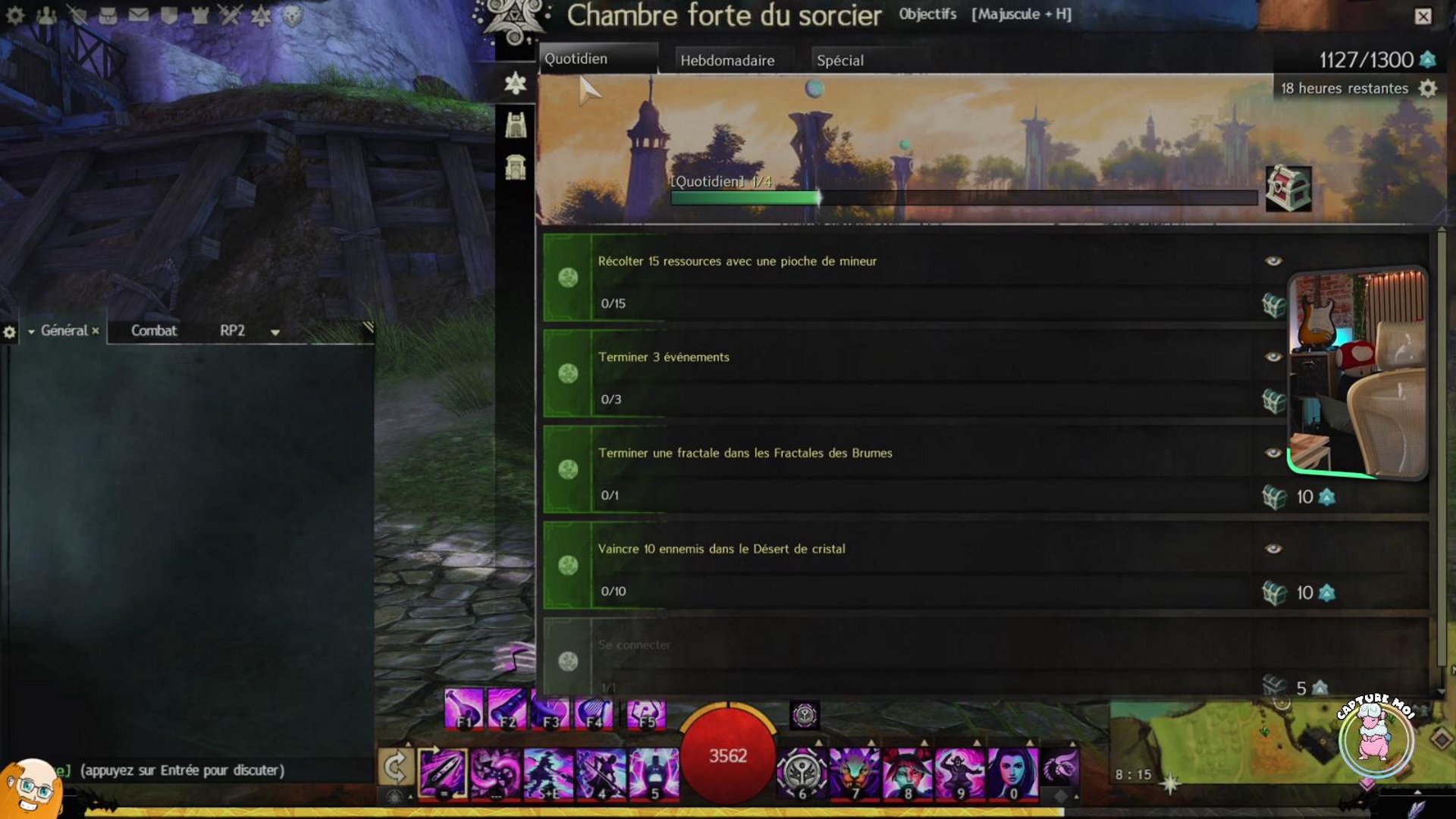Switch to the Hebdomadaire tab

(x=726, y=61)
